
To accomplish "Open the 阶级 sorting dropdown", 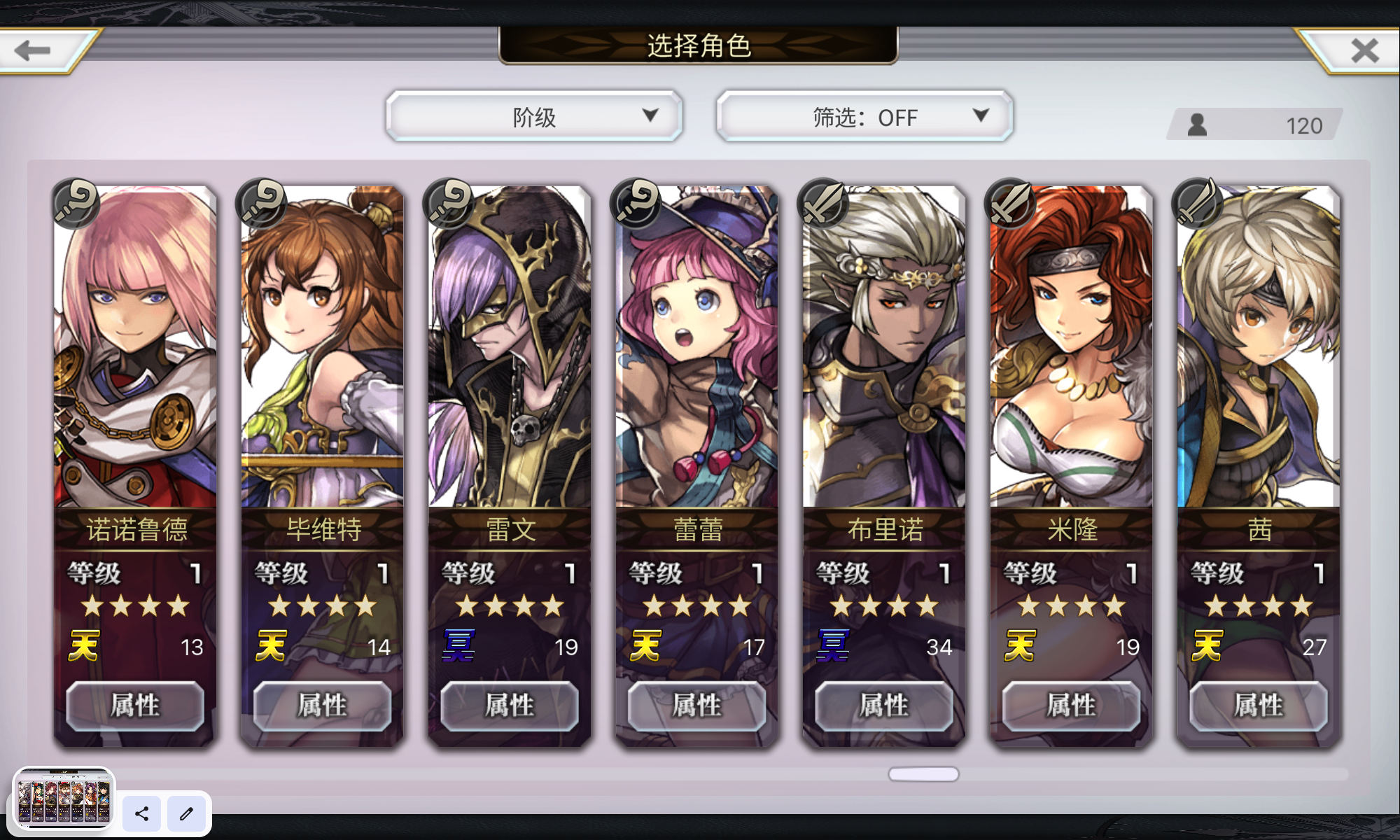I will click(x=534, y=116).
